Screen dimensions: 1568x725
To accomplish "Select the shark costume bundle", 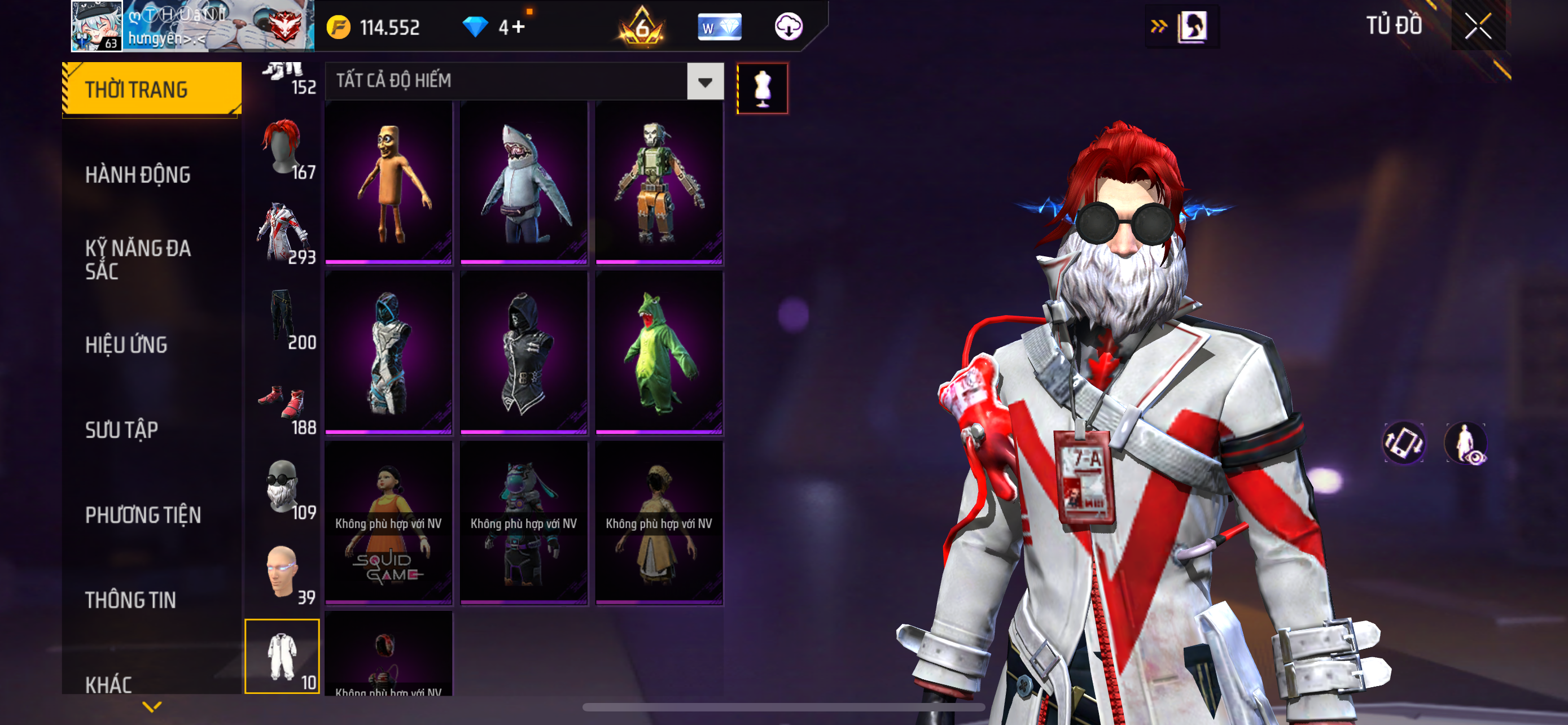I will [x=523, y=182].
